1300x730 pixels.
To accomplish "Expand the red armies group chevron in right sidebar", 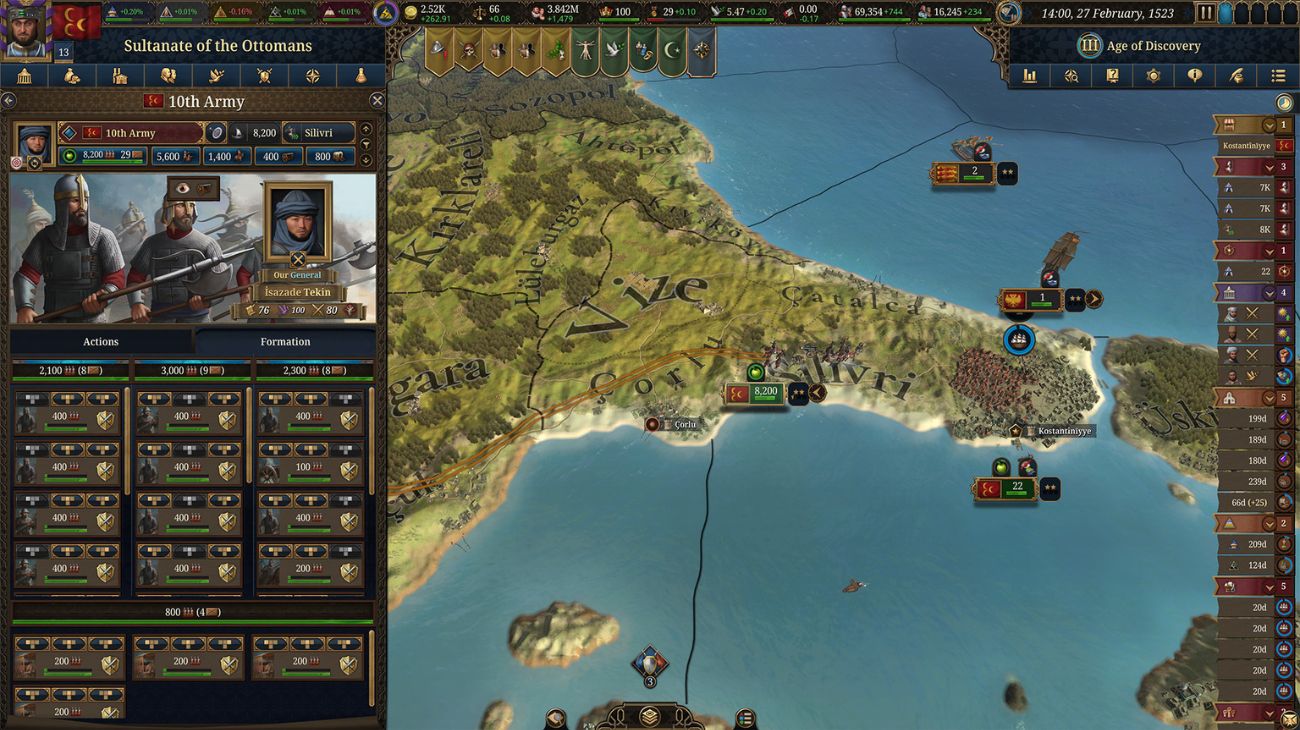I will tap(1269, 168).
